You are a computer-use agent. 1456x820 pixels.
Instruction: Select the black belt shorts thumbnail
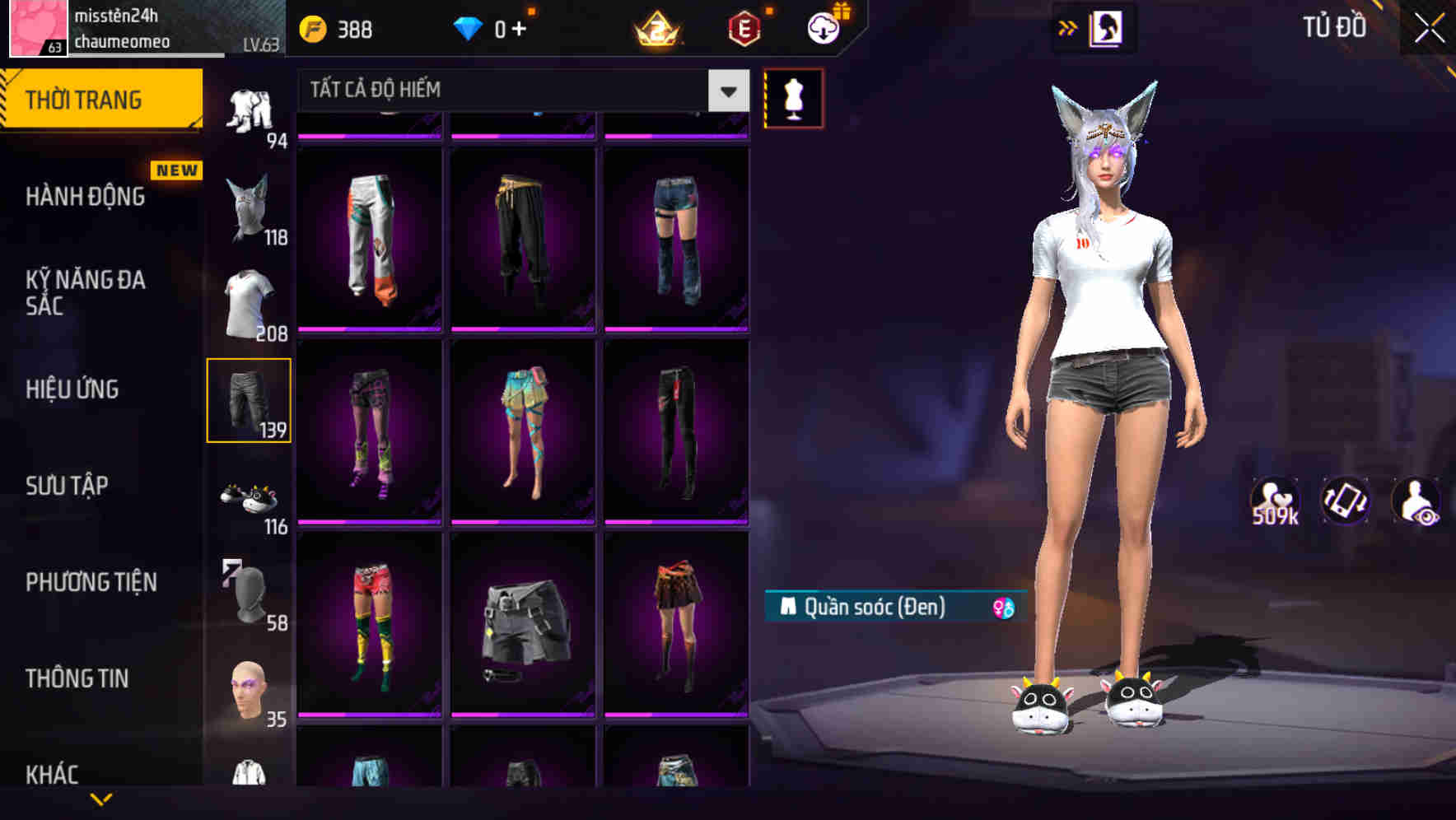522,626
